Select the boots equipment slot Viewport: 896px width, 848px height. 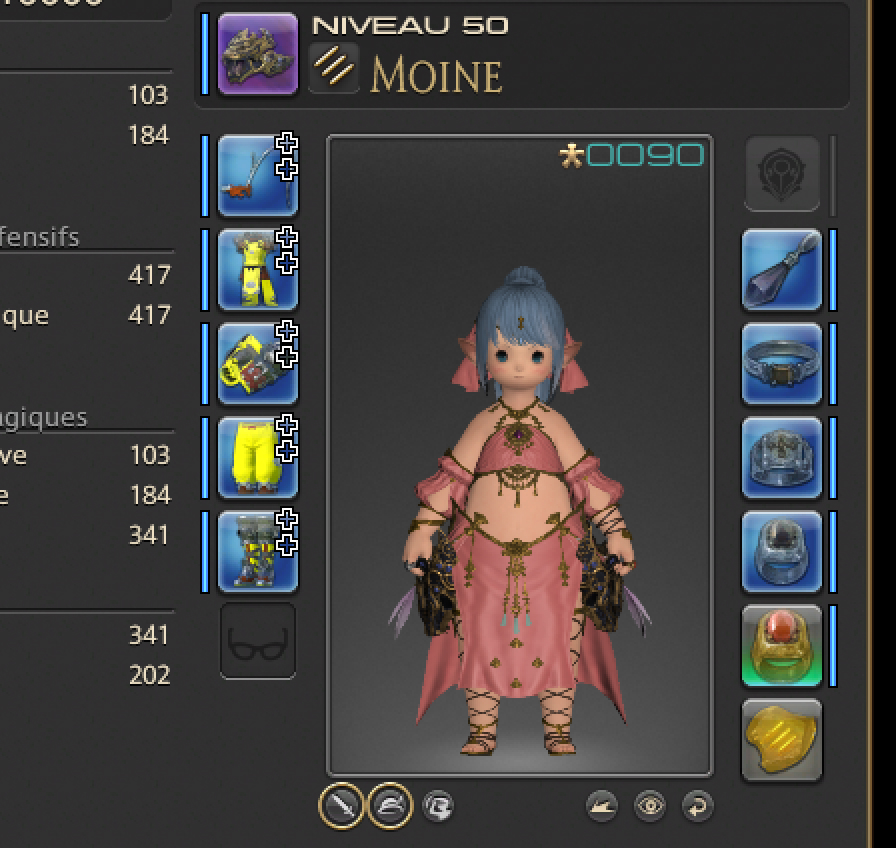[x=257, y=551]
